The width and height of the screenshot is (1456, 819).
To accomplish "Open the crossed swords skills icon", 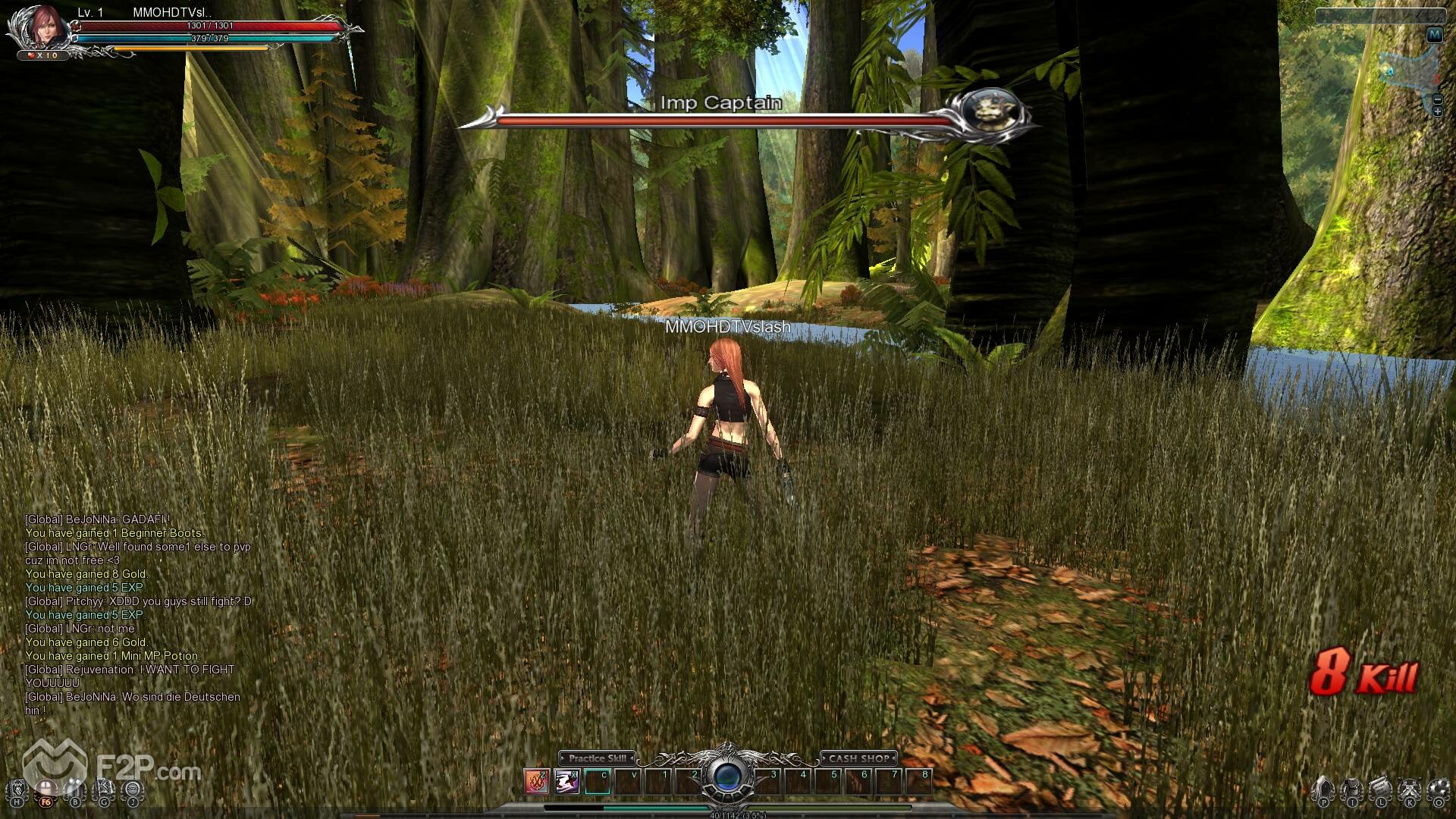I will click(x=1410, y=789).
